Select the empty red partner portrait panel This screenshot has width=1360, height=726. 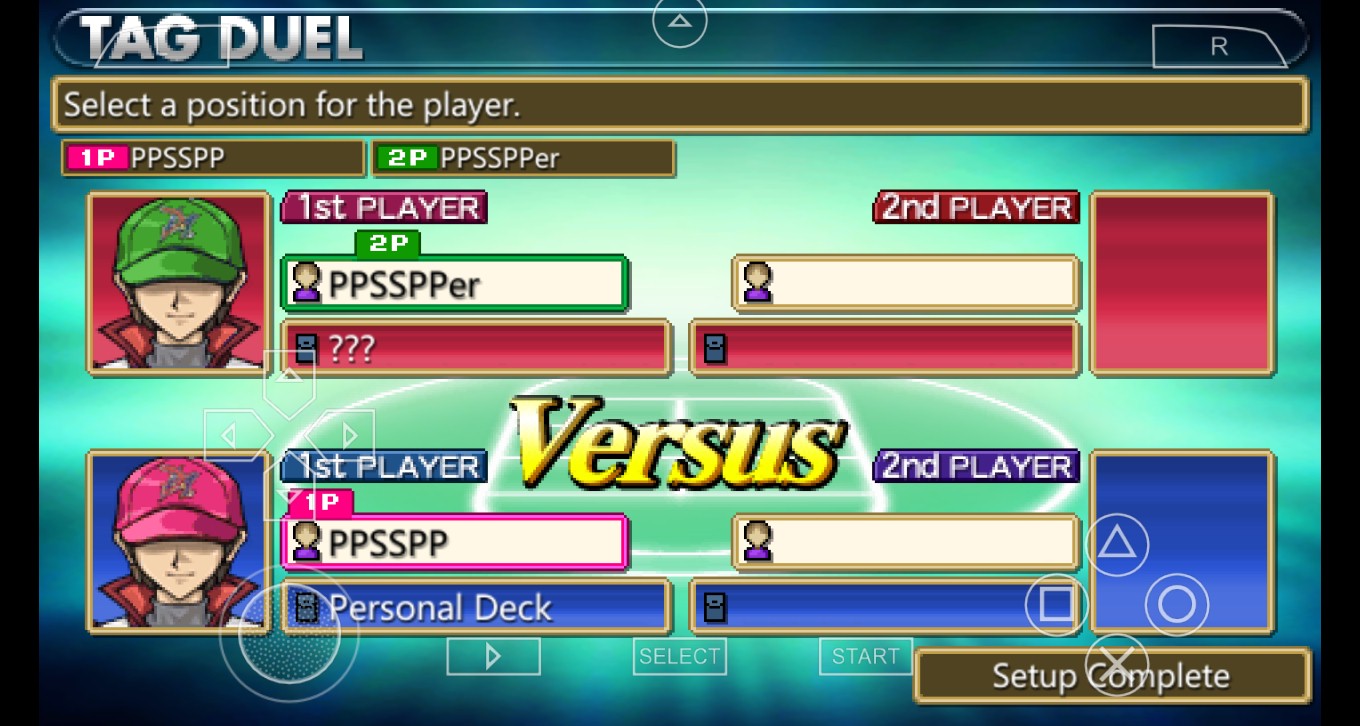tap(1181, 283)
